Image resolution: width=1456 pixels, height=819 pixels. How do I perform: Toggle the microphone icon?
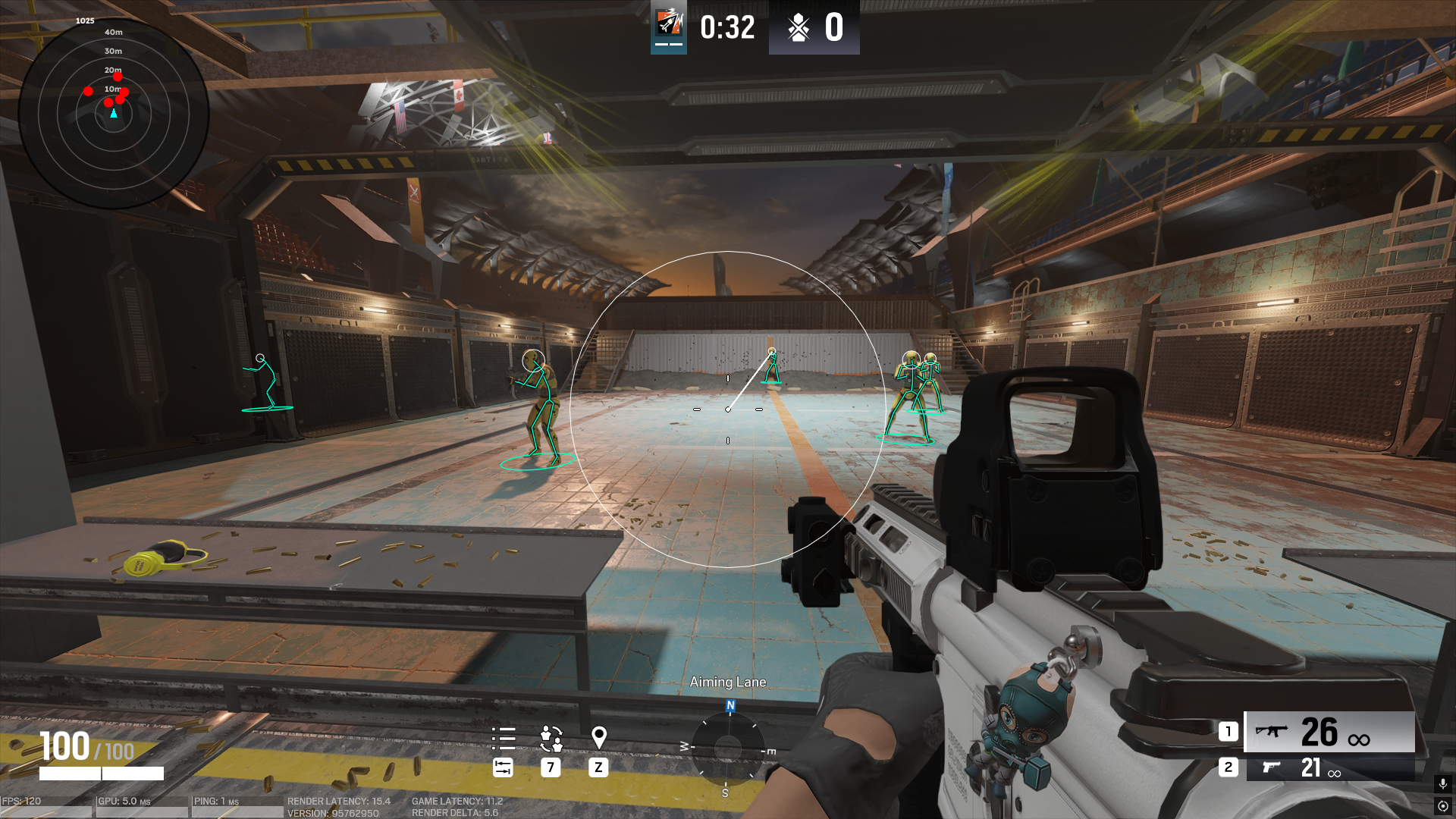click(1442, 783)
